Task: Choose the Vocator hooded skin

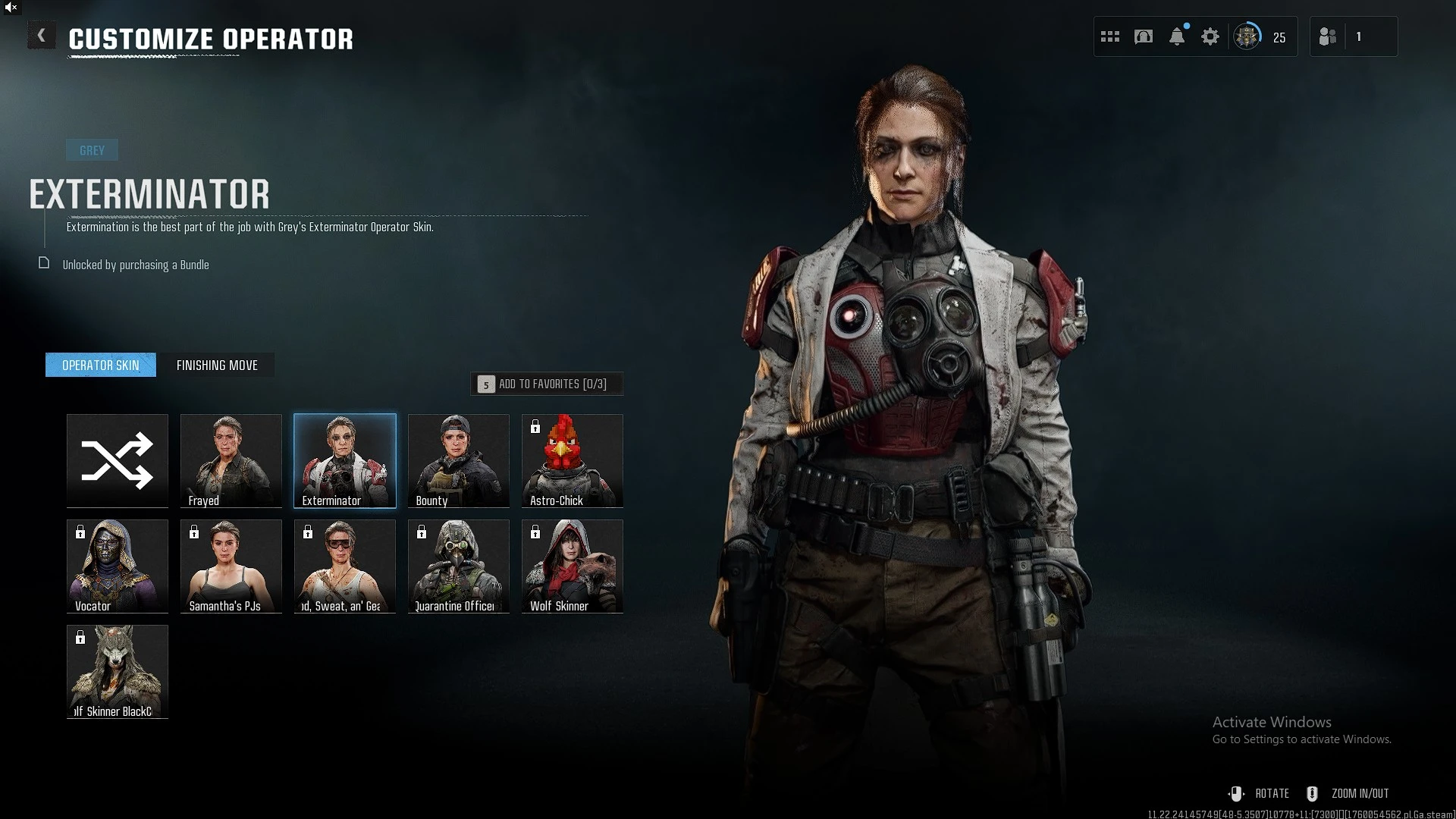Action: tap(118, 566)
